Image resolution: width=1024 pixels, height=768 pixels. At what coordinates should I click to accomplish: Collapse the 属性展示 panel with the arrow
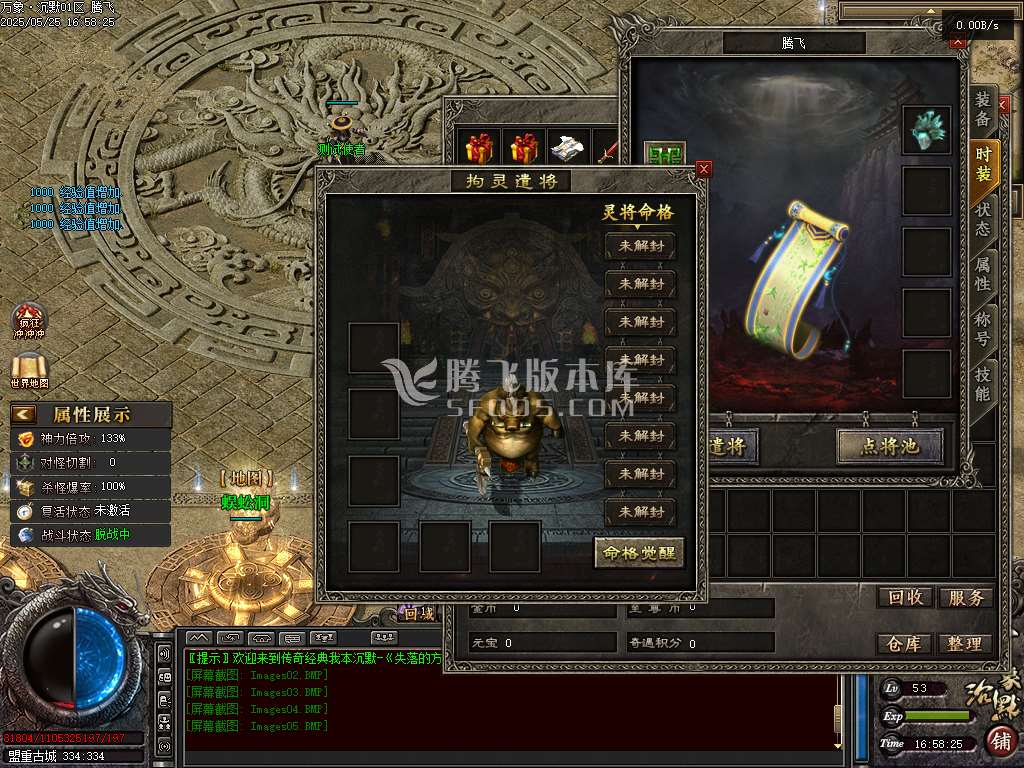click(24, 414)
